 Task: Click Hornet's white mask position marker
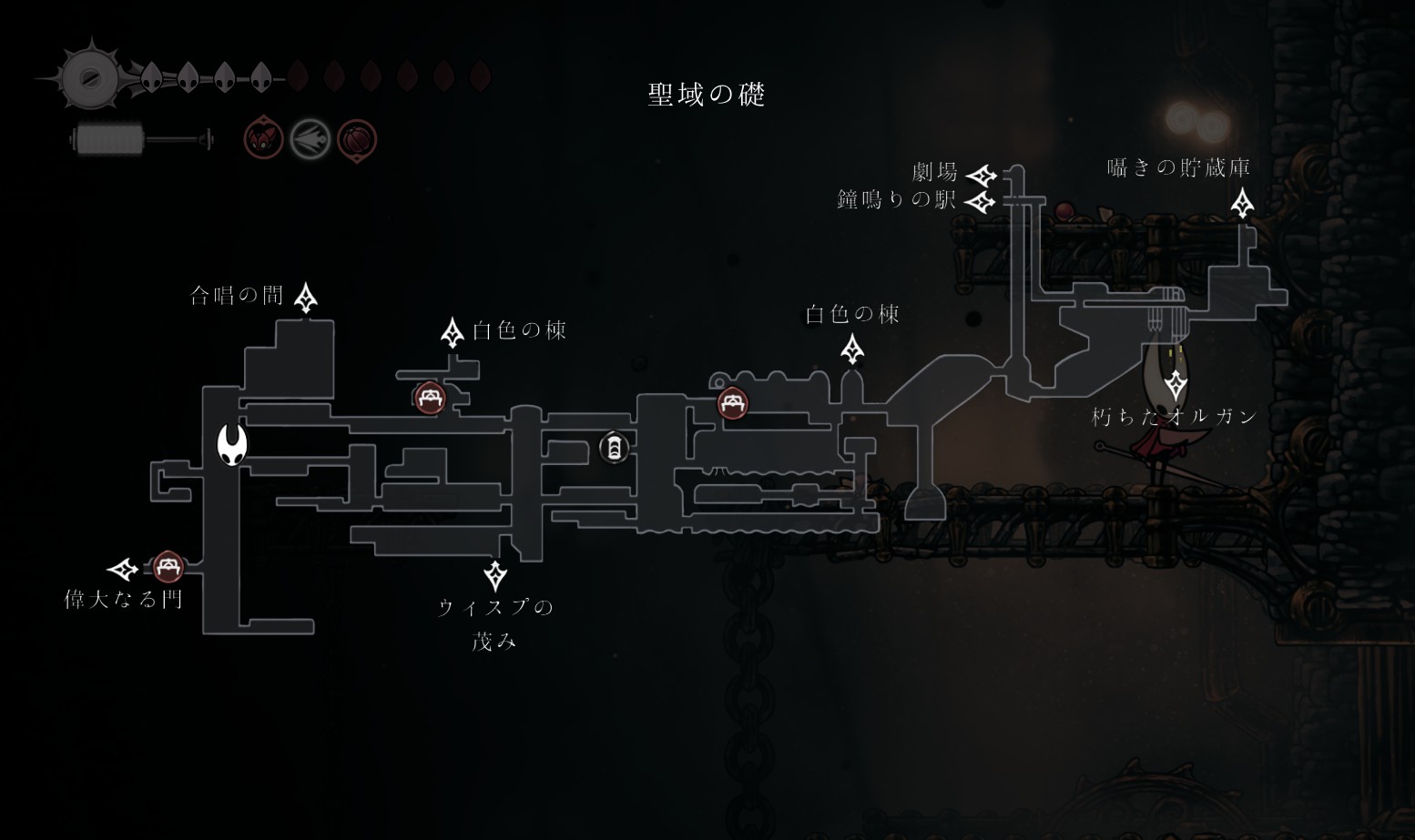click(232, 445)
